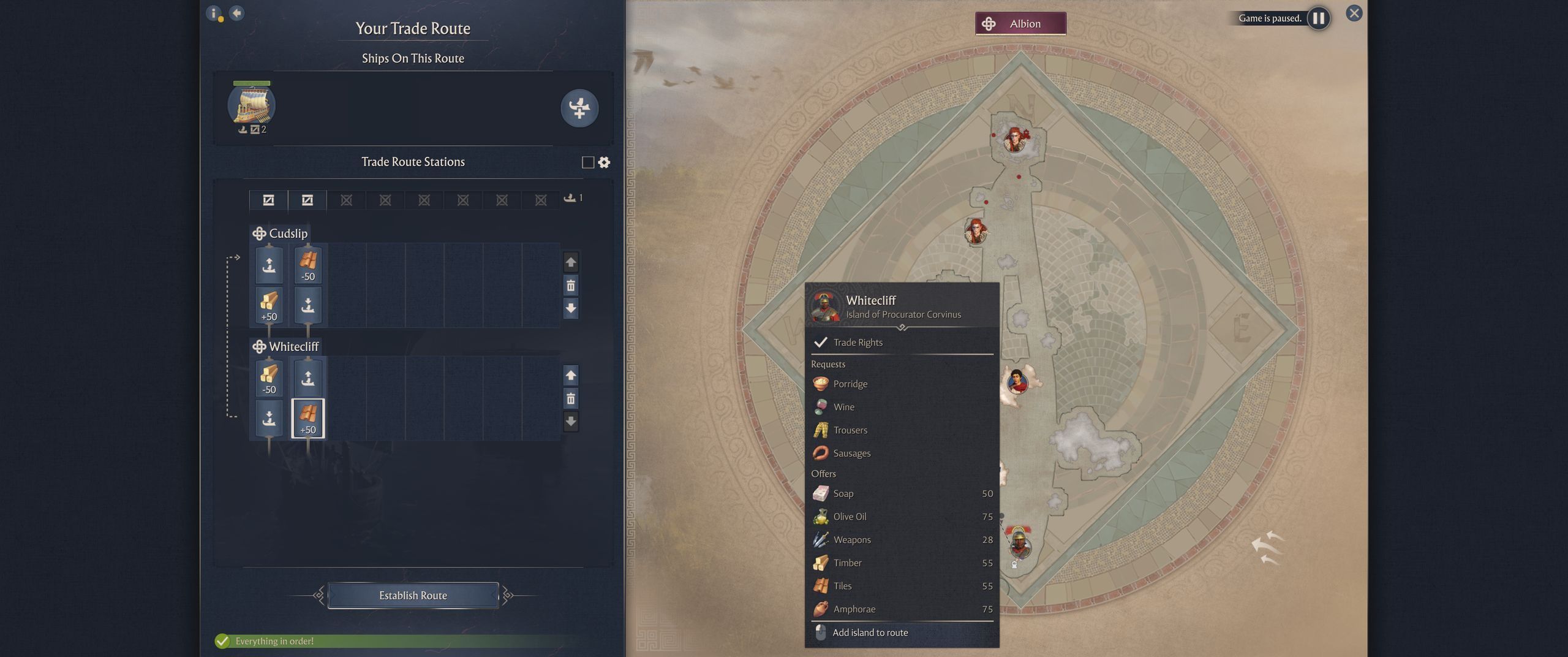Add a ship to this route

(579, 108)
